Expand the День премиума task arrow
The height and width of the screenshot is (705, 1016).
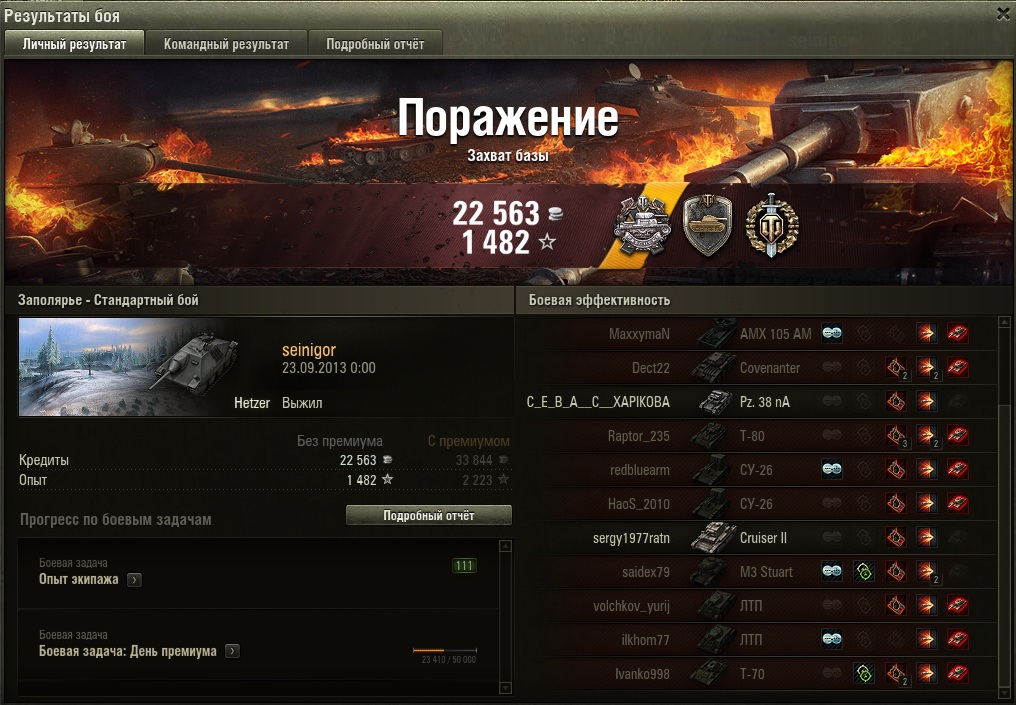pos(232,652)
